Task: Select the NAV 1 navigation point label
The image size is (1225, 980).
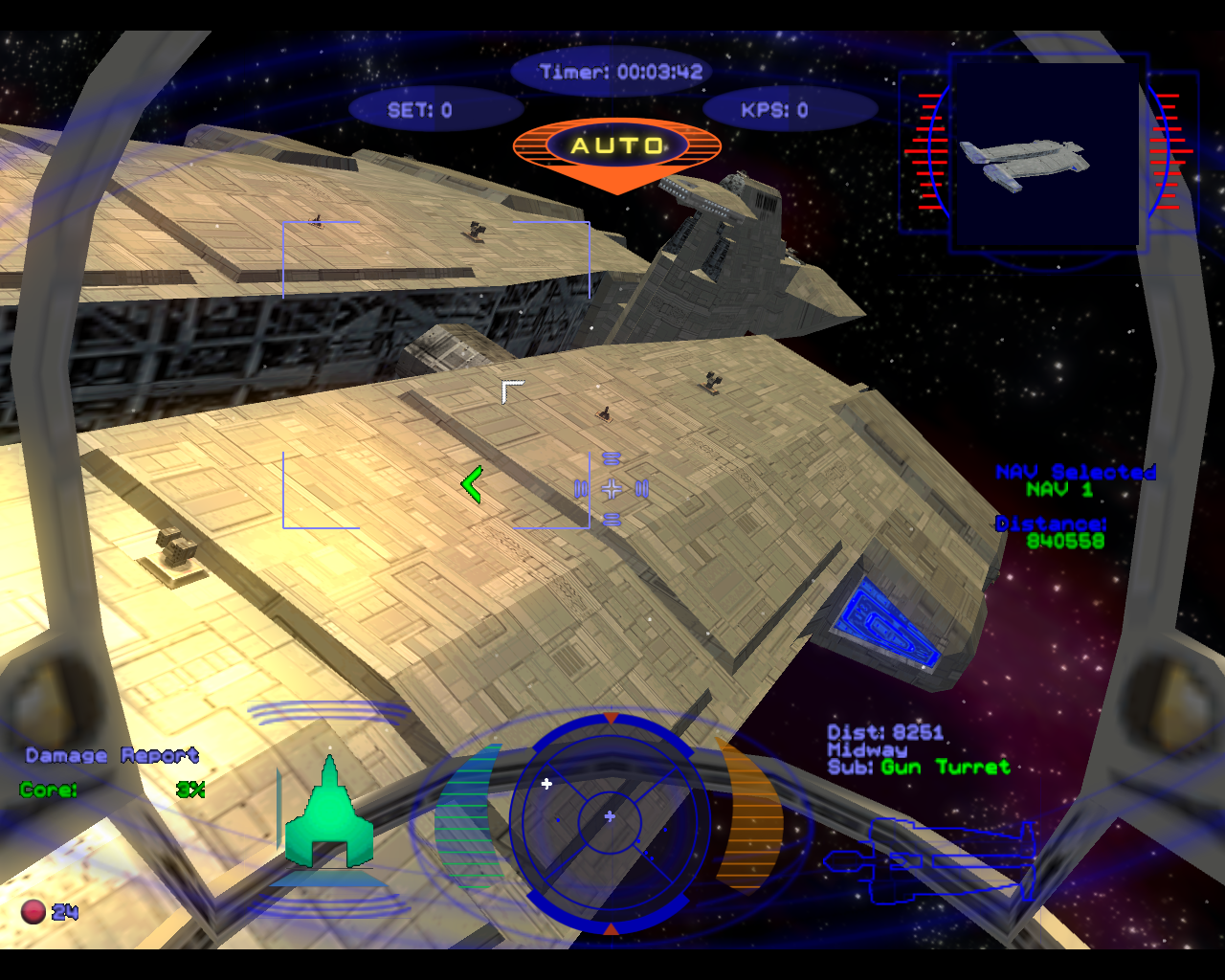Action: pos(1059,490)
